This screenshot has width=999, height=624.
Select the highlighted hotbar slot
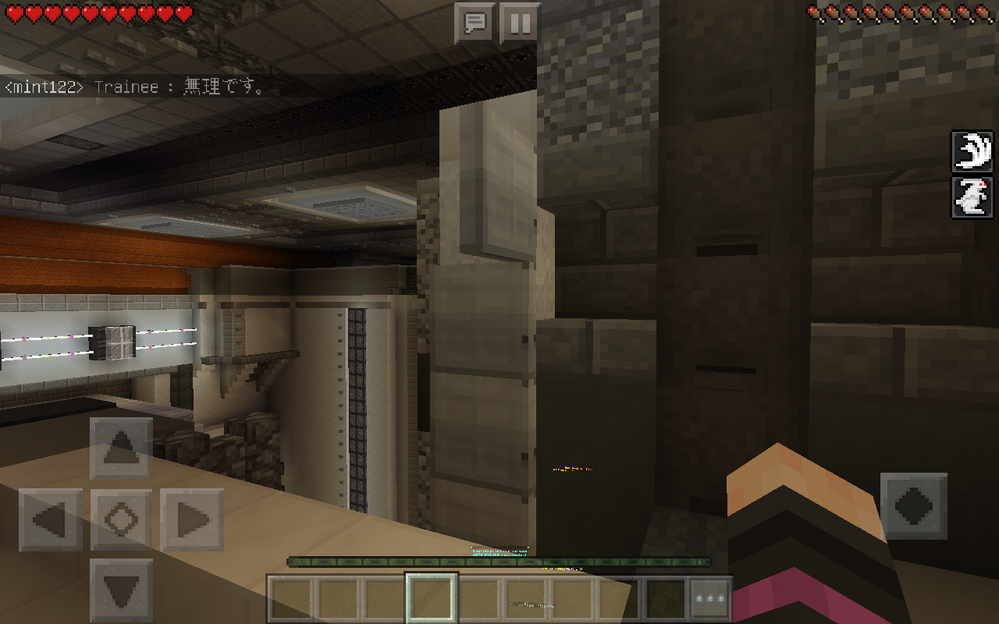(x=432, y=598)
